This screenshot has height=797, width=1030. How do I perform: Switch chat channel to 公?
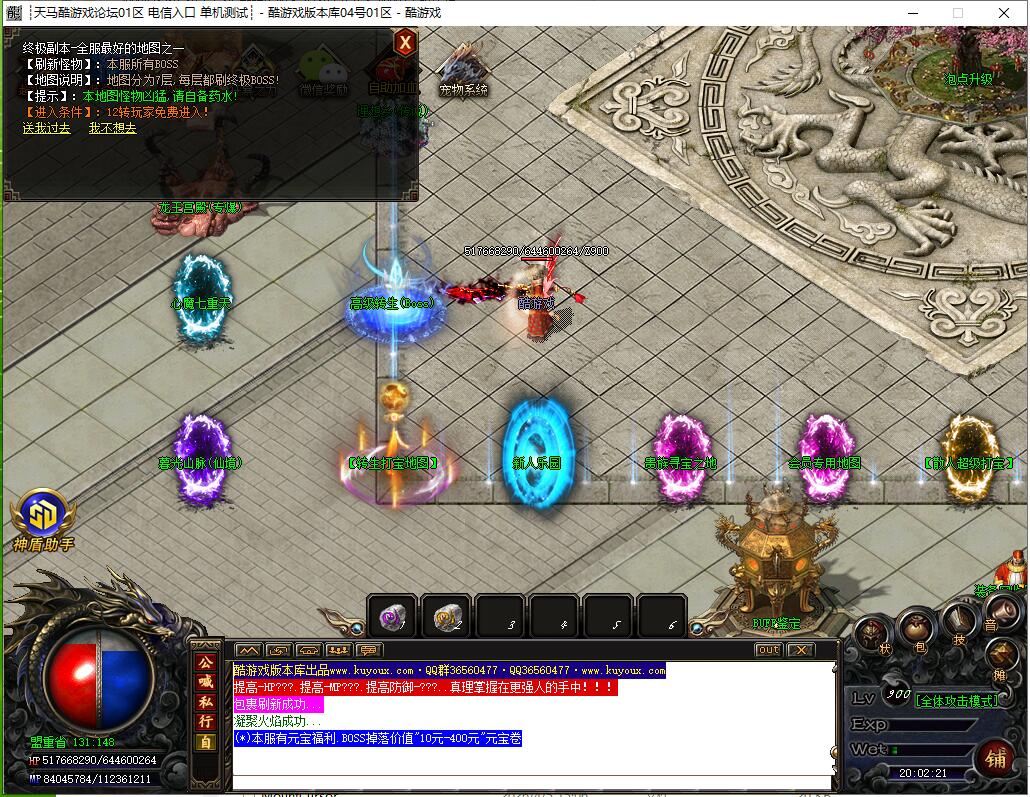pos(205,663)
